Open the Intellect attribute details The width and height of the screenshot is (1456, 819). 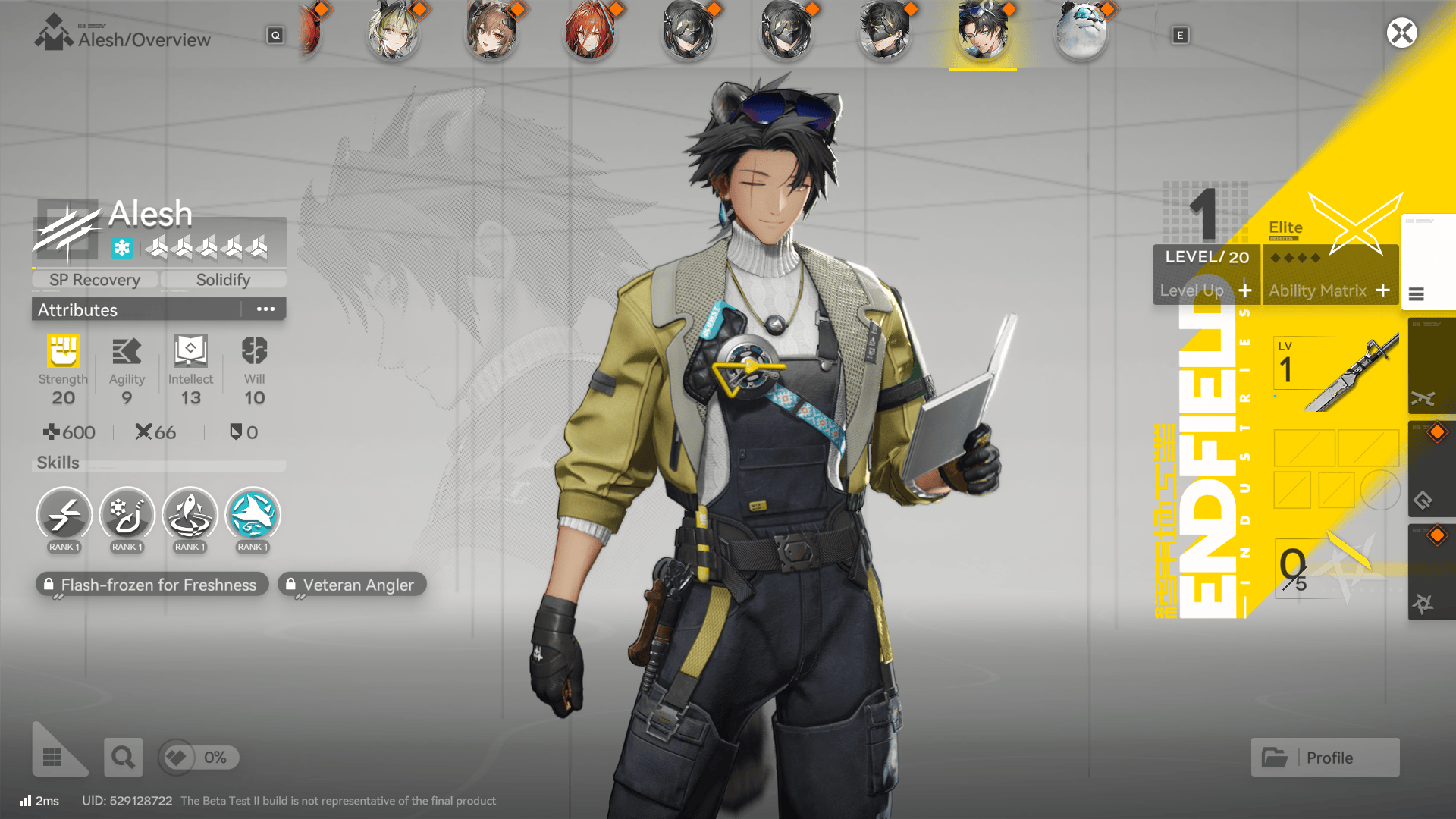click(190, 350)
